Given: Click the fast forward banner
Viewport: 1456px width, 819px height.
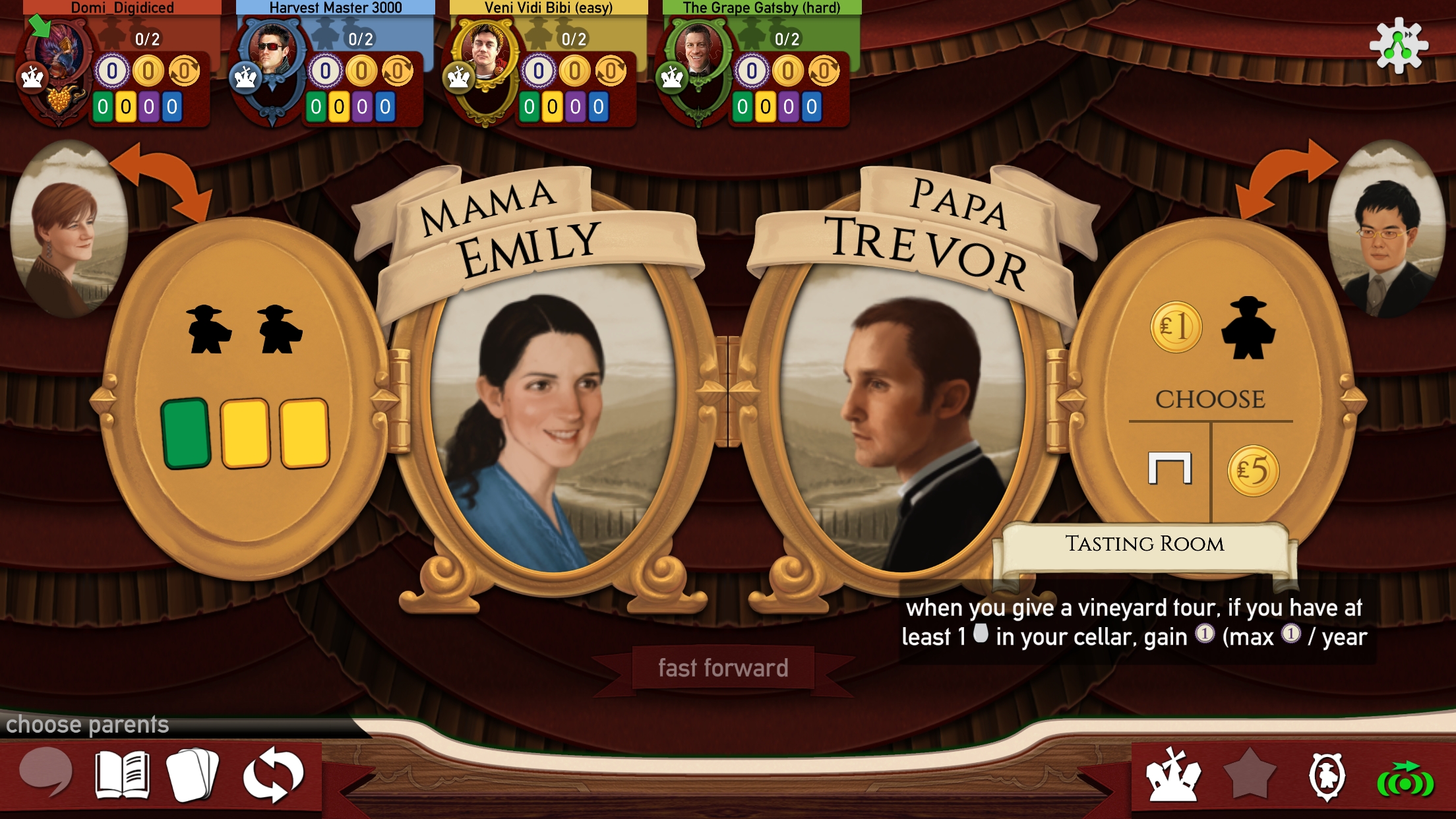Looking at the screenshot, I should pos(723,669).
